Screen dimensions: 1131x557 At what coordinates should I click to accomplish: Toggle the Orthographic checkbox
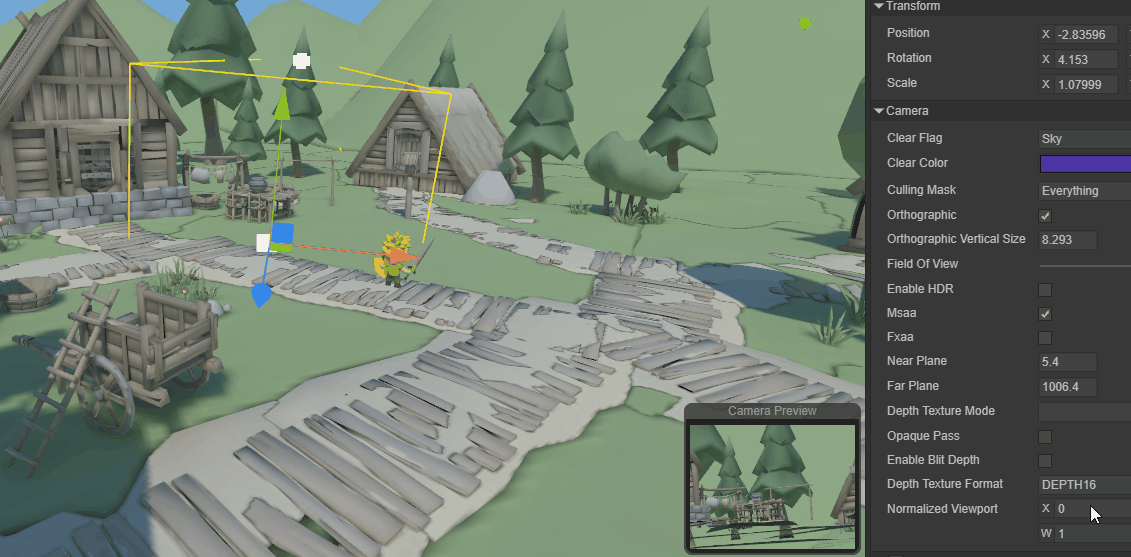(x=1045, y=216)
